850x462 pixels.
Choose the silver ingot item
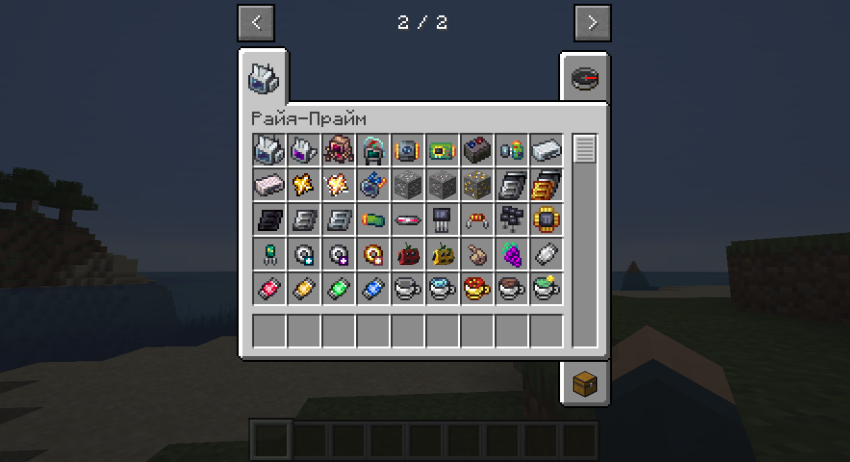point(545,151)
